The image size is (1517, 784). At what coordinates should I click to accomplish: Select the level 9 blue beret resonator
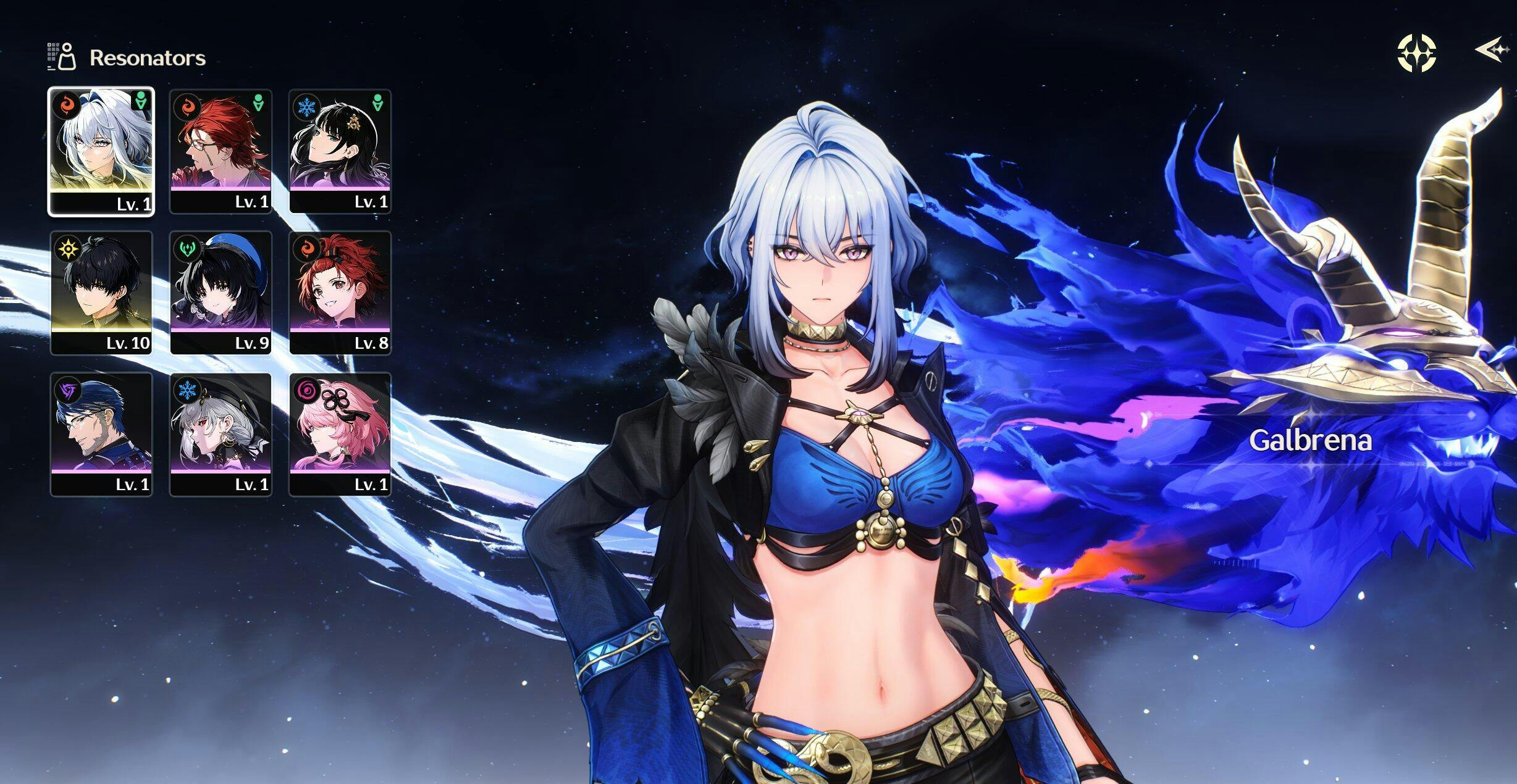click(221, 293)
